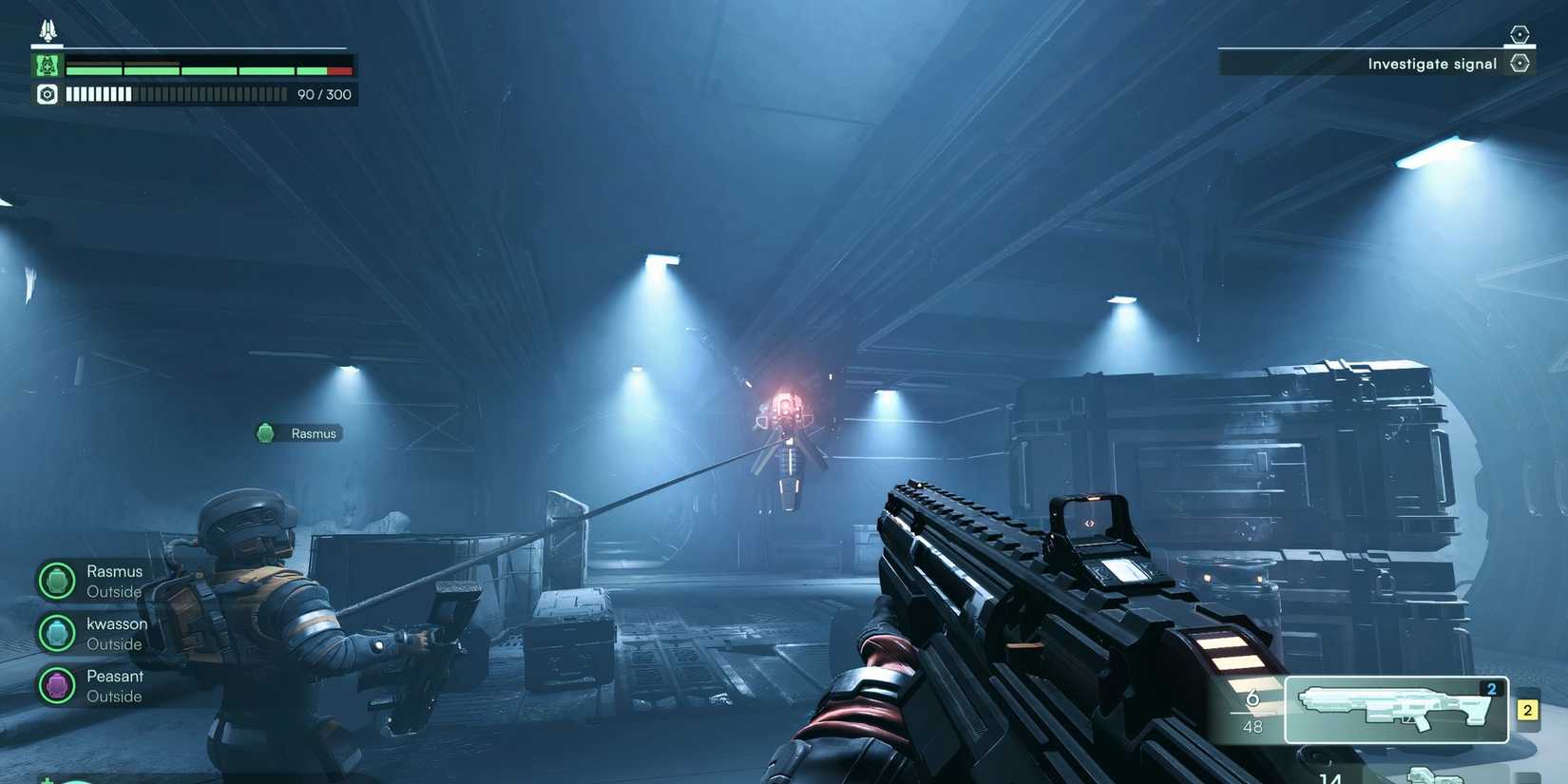Select the green medic shield health icon
Screen dimensions: 1568x784
pos(46,65)
